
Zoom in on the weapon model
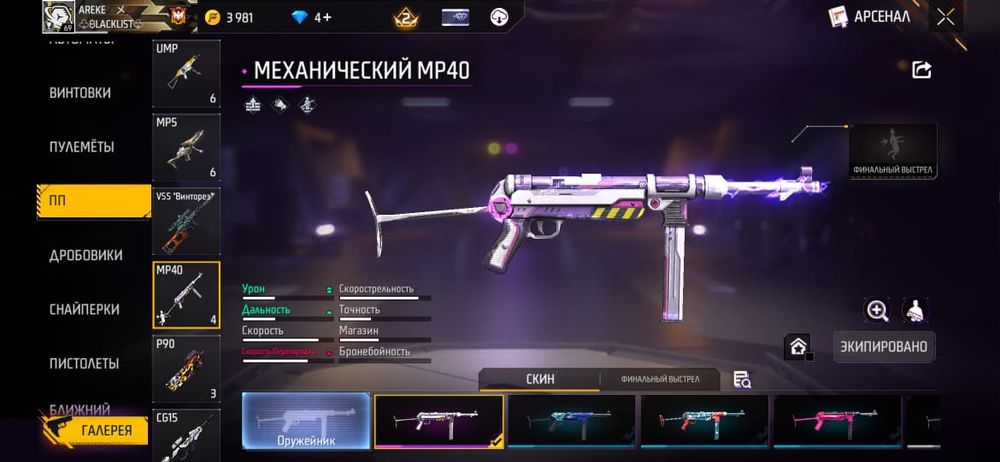point(877,311)
